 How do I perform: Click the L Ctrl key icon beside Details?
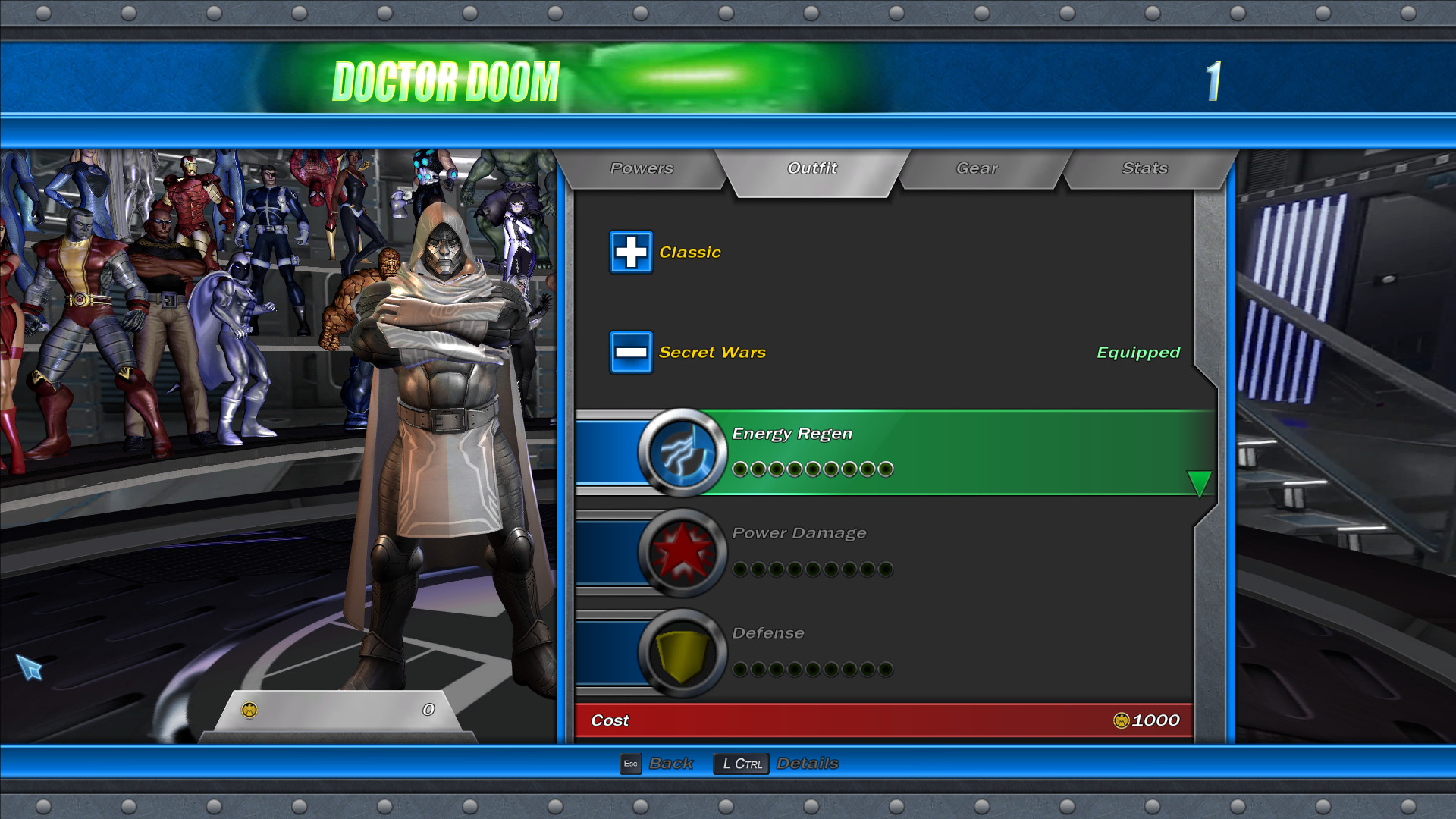(x=740, y=764)
